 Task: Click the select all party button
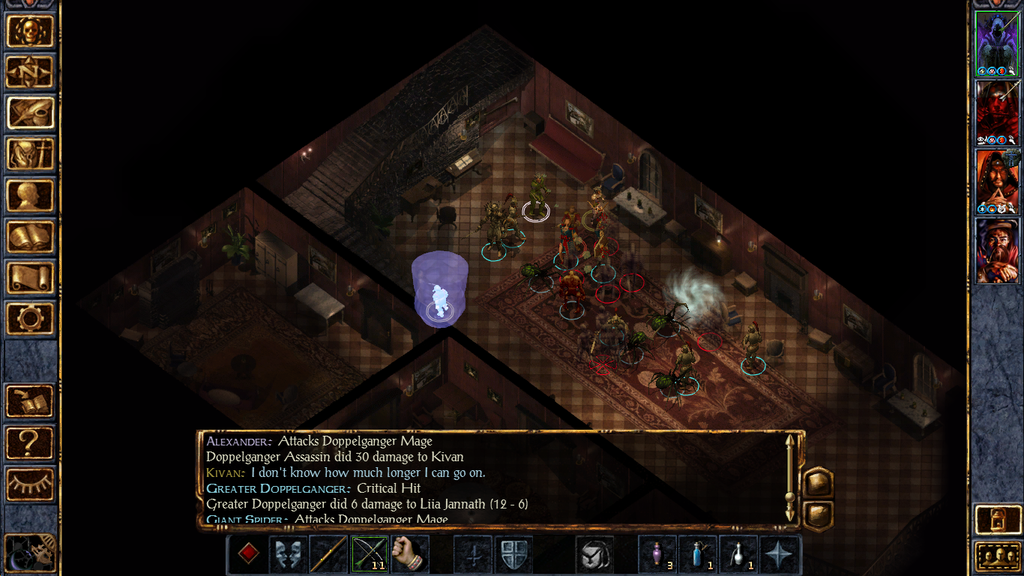tap(997, 555)
